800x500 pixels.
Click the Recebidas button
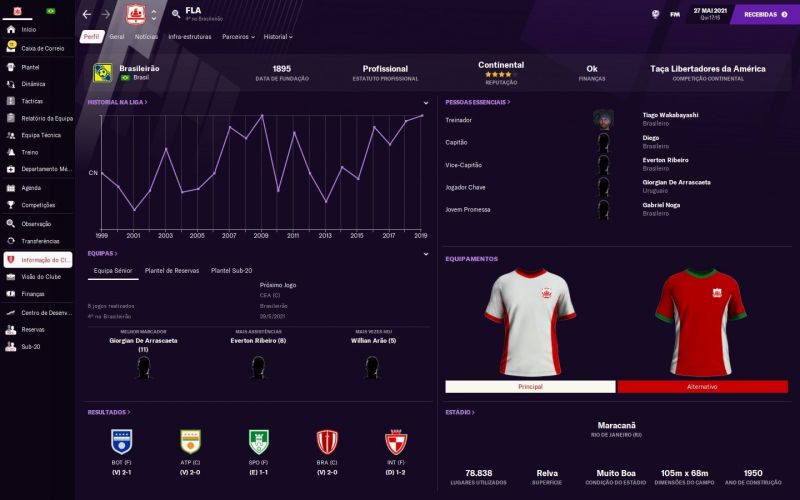766,14
